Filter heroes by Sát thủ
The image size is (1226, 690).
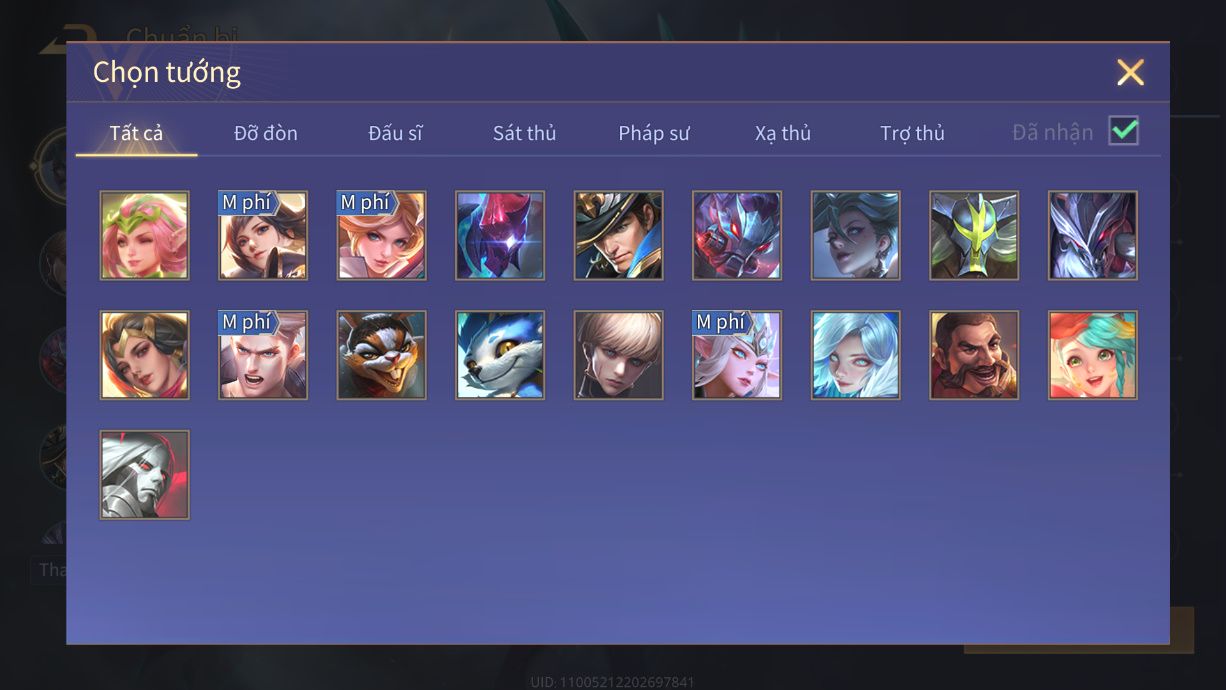tap(524, 133)
